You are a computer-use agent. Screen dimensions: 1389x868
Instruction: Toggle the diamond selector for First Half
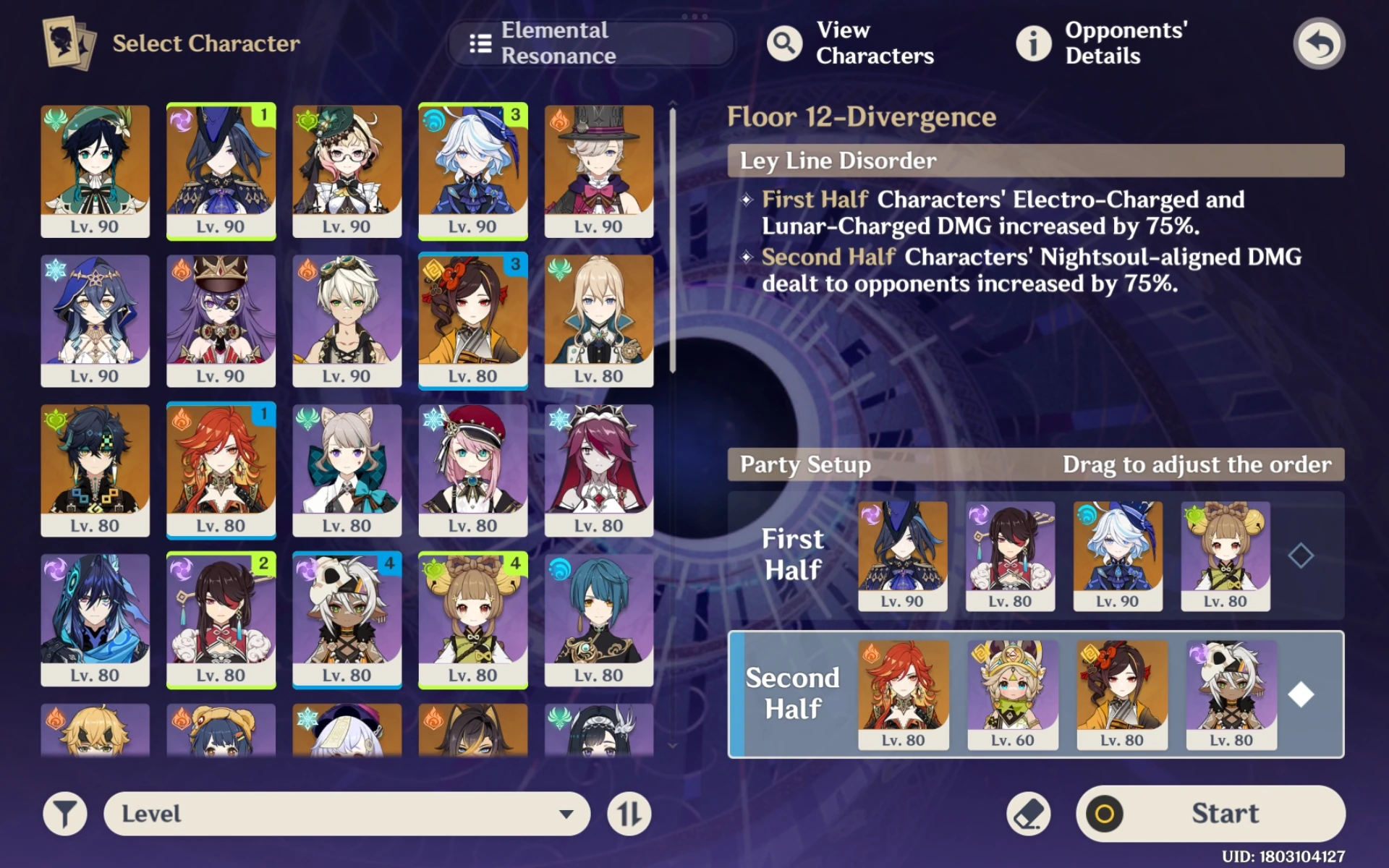tap(1302, 553)
